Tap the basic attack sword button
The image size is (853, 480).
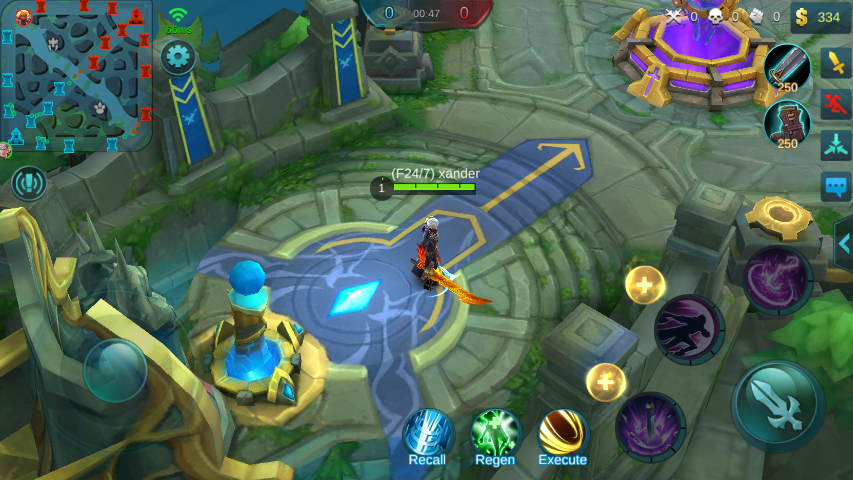[779, 406]
